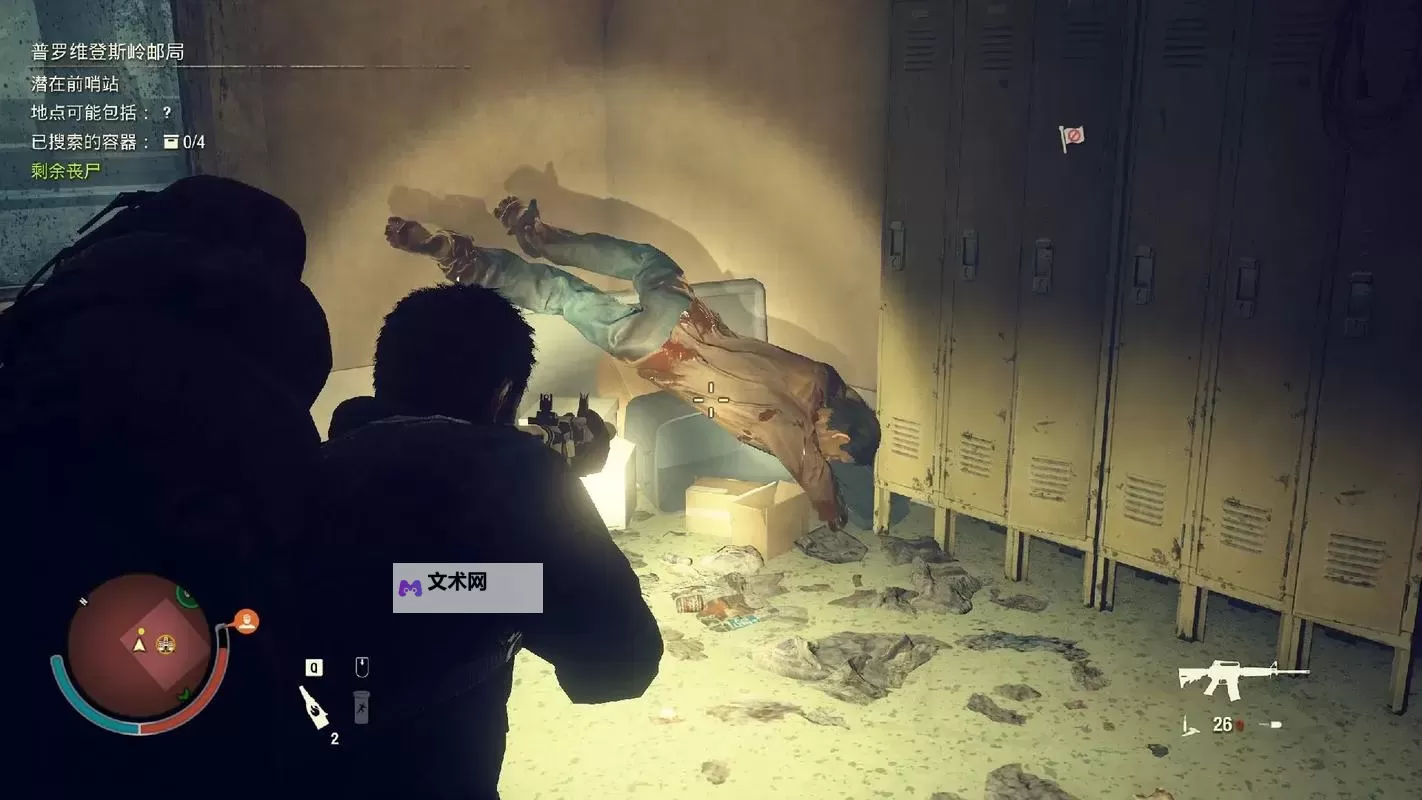Screen dimensions: 1422x800
Task: Open the 普罗维登斯岭邮局 objective title
Action: click(108, 52)
